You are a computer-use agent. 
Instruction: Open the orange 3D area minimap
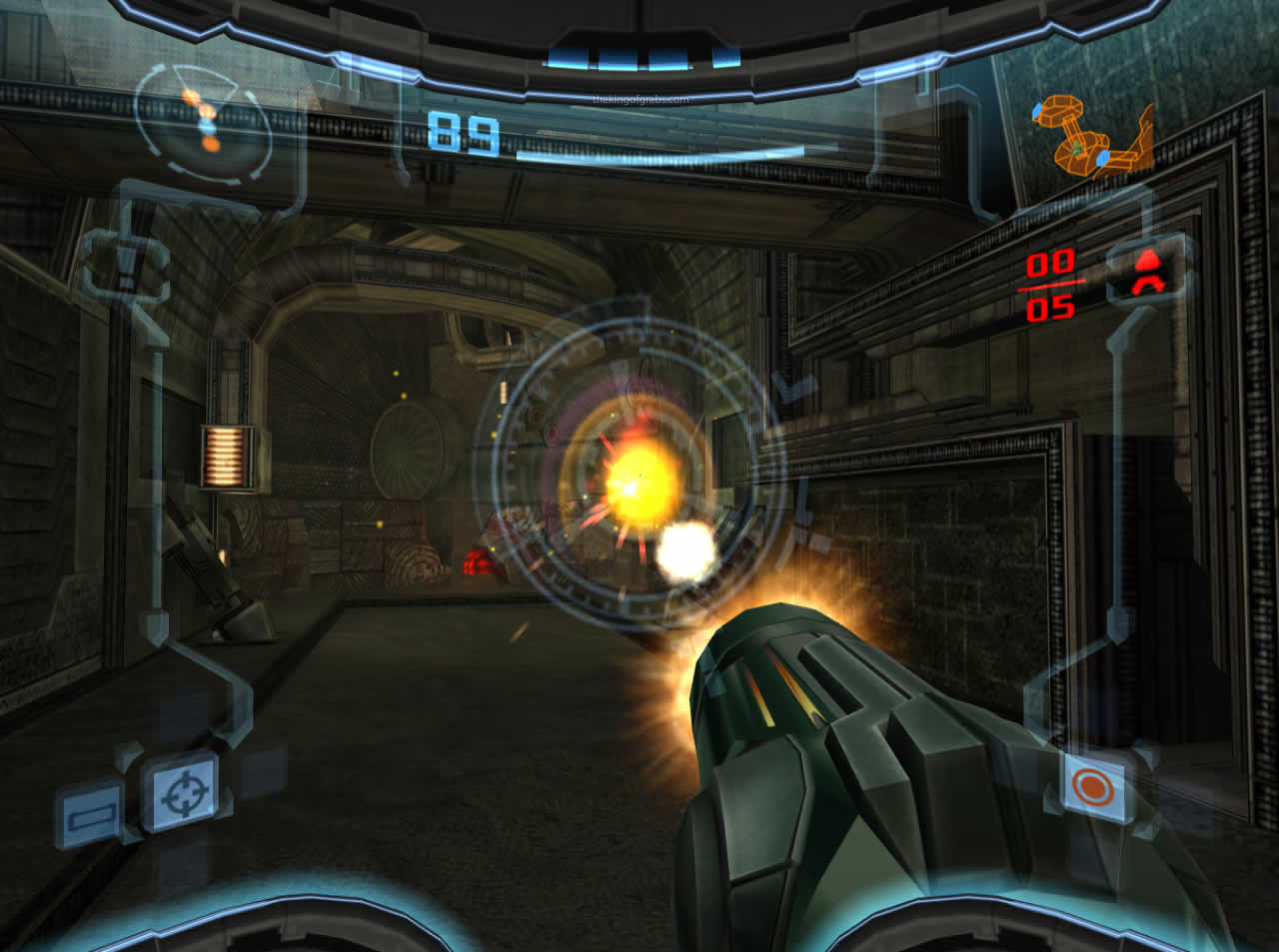pos(1096,138)
